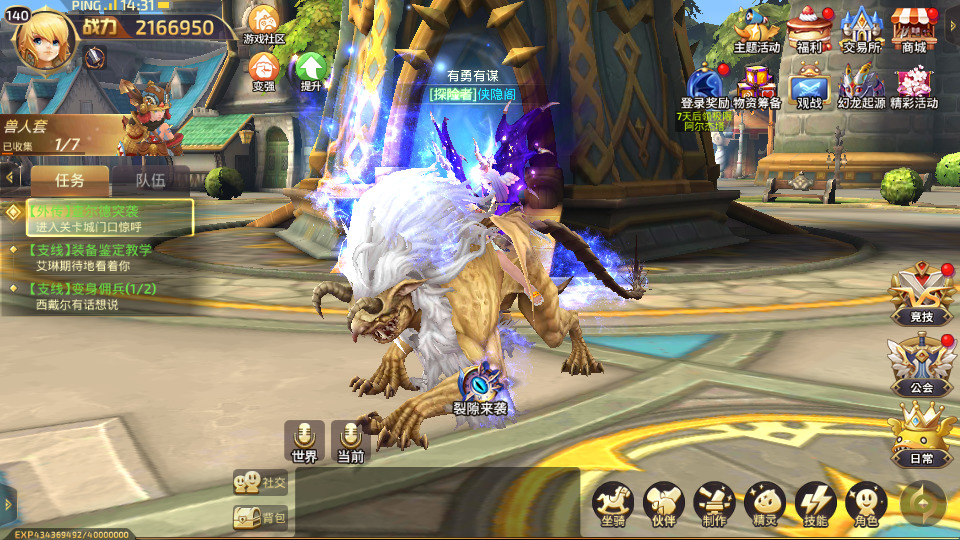Claim 登录奖励 login rewards

coord(705,84)
